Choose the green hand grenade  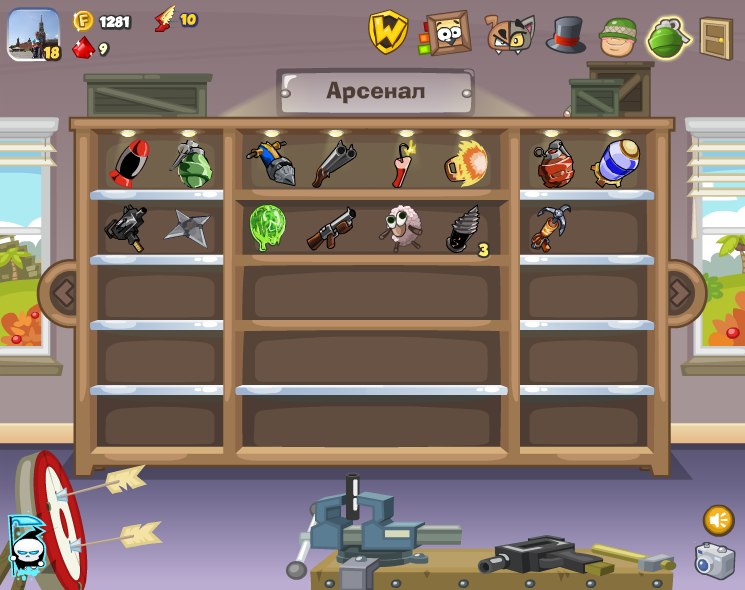[x=191, y=164]
